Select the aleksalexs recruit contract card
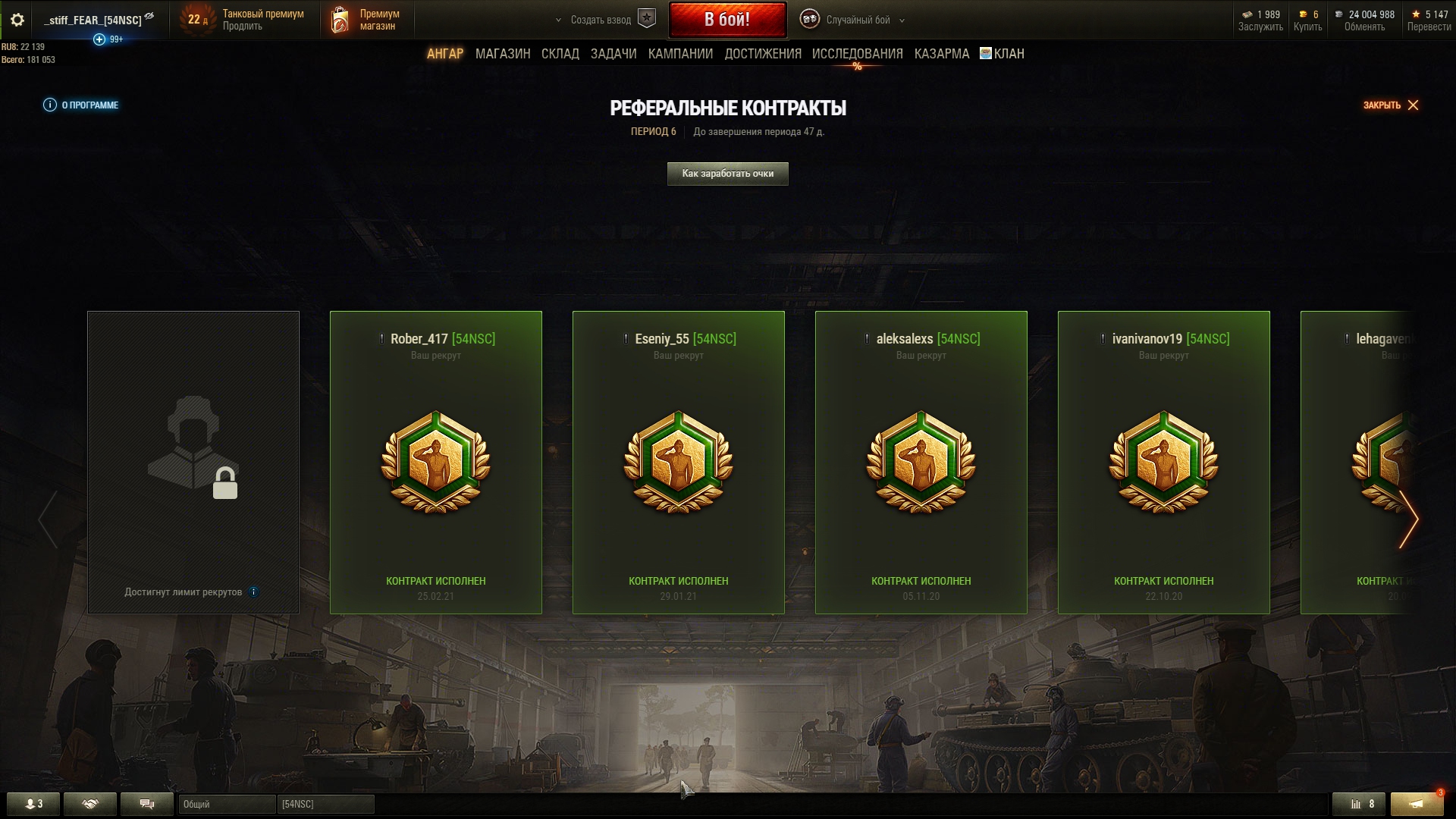 921,462
